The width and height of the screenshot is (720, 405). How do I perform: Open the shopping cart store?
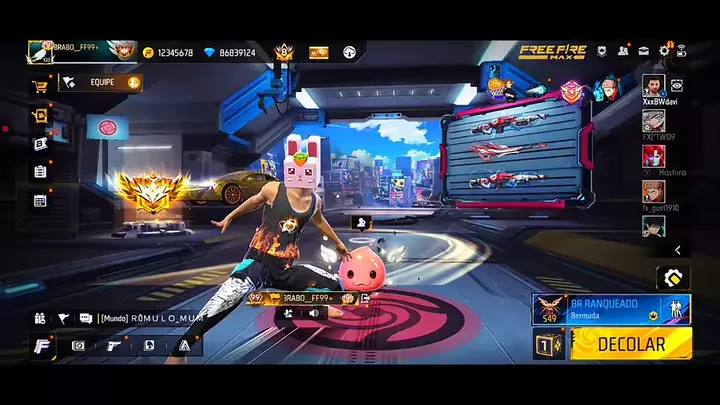(41, 86)
